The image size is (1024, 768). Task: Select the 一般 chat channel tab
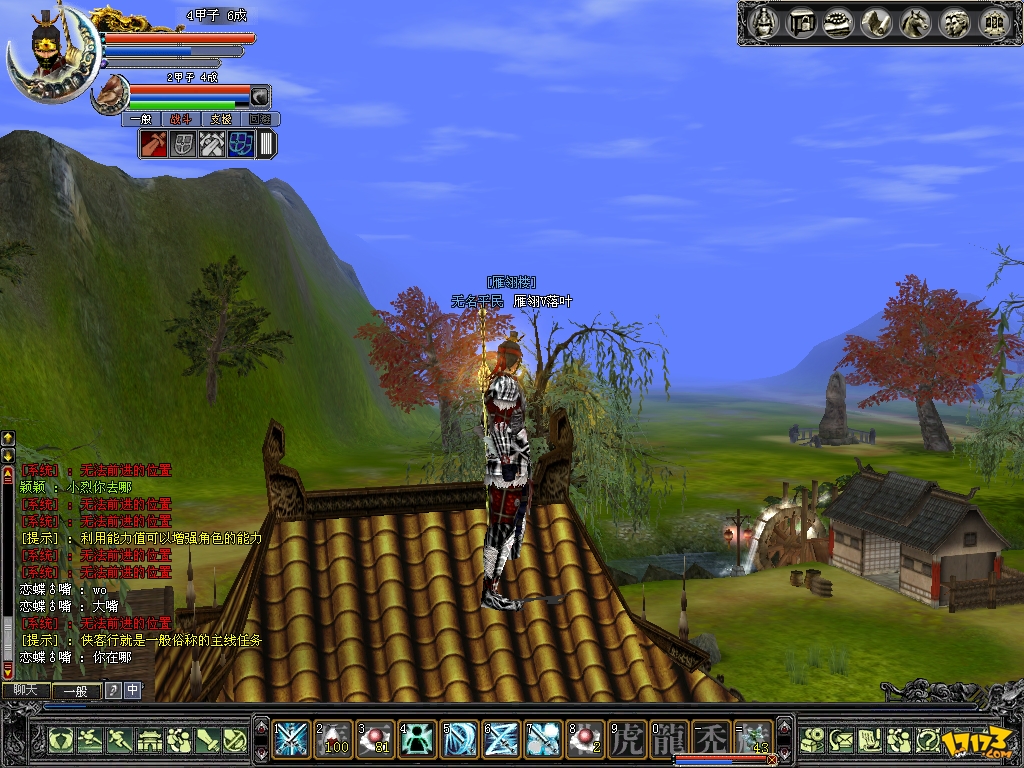pyautogui.click(x=76, y=690)
